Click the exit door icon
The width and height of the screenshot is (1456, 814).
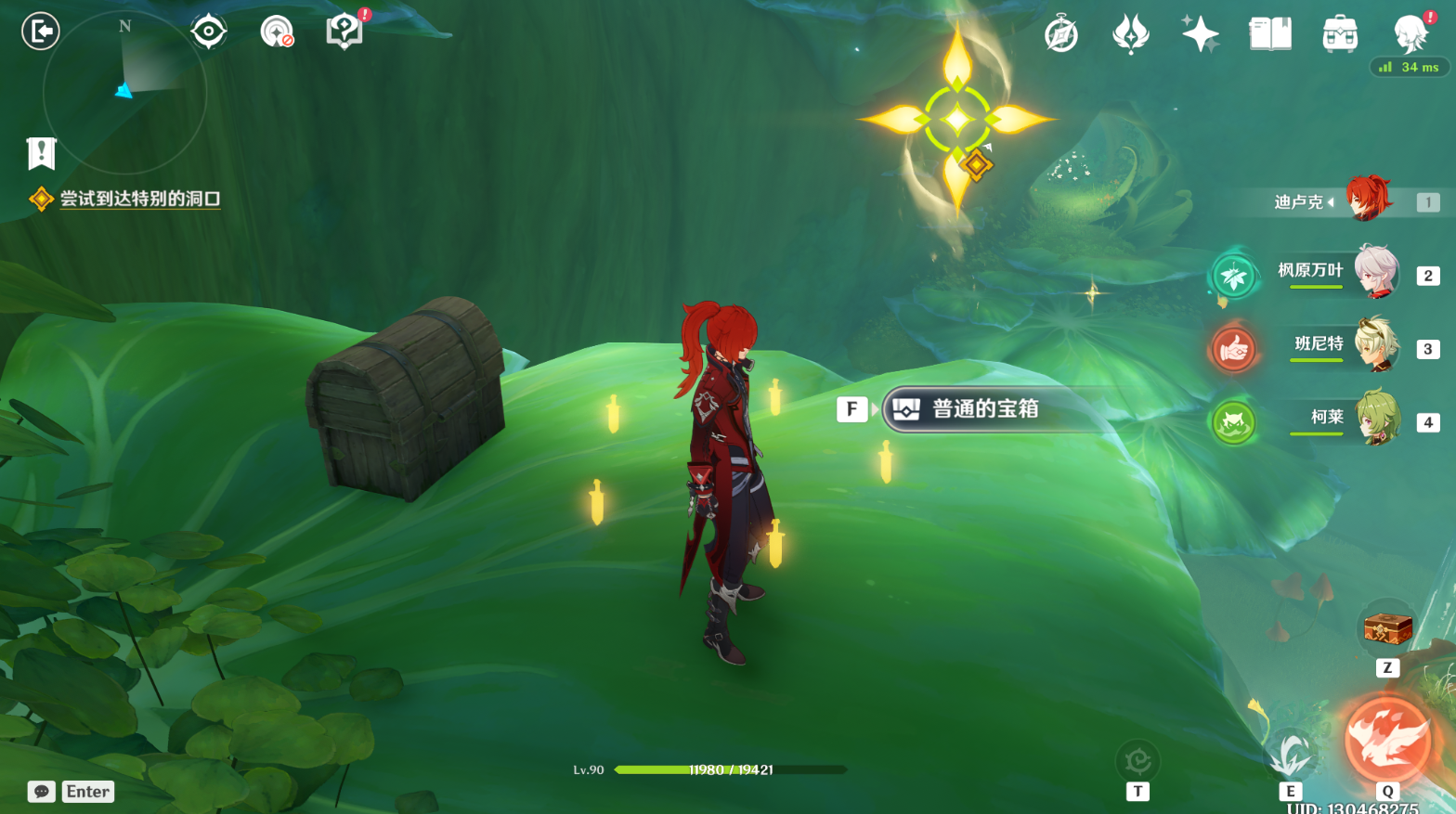[41, 32]
